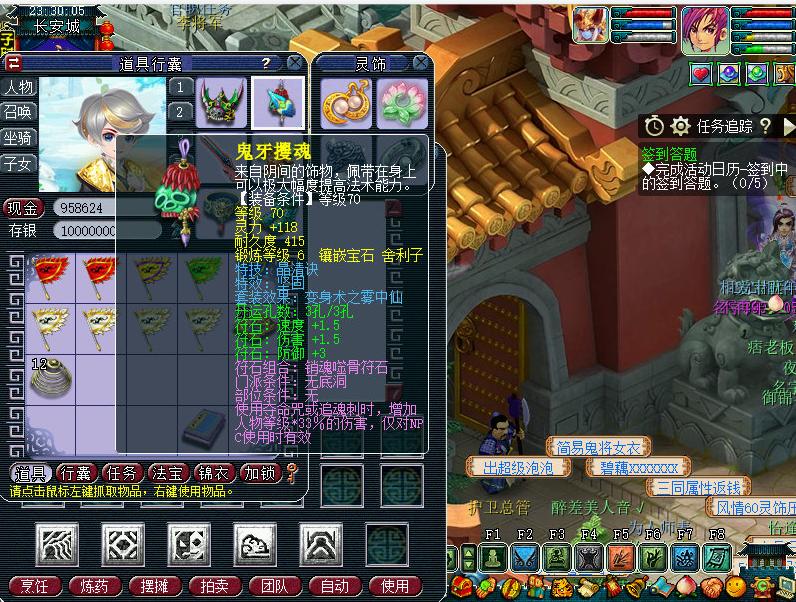This screenshot has height=602, width=796.
Task: Show the 子女 children tab
Action: coord(18,162)
